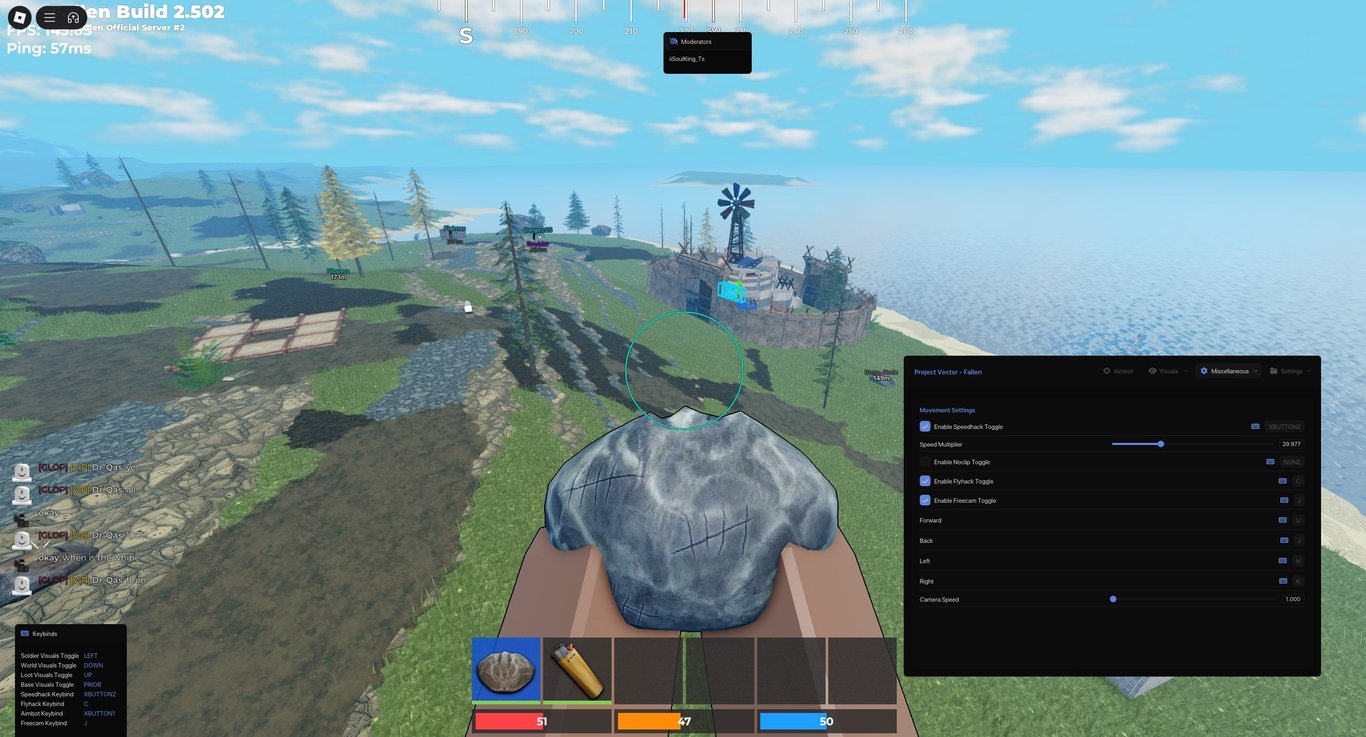
Task: Uncheck Enable Speedhack Toggle
Action: click(x=925, y=426)
